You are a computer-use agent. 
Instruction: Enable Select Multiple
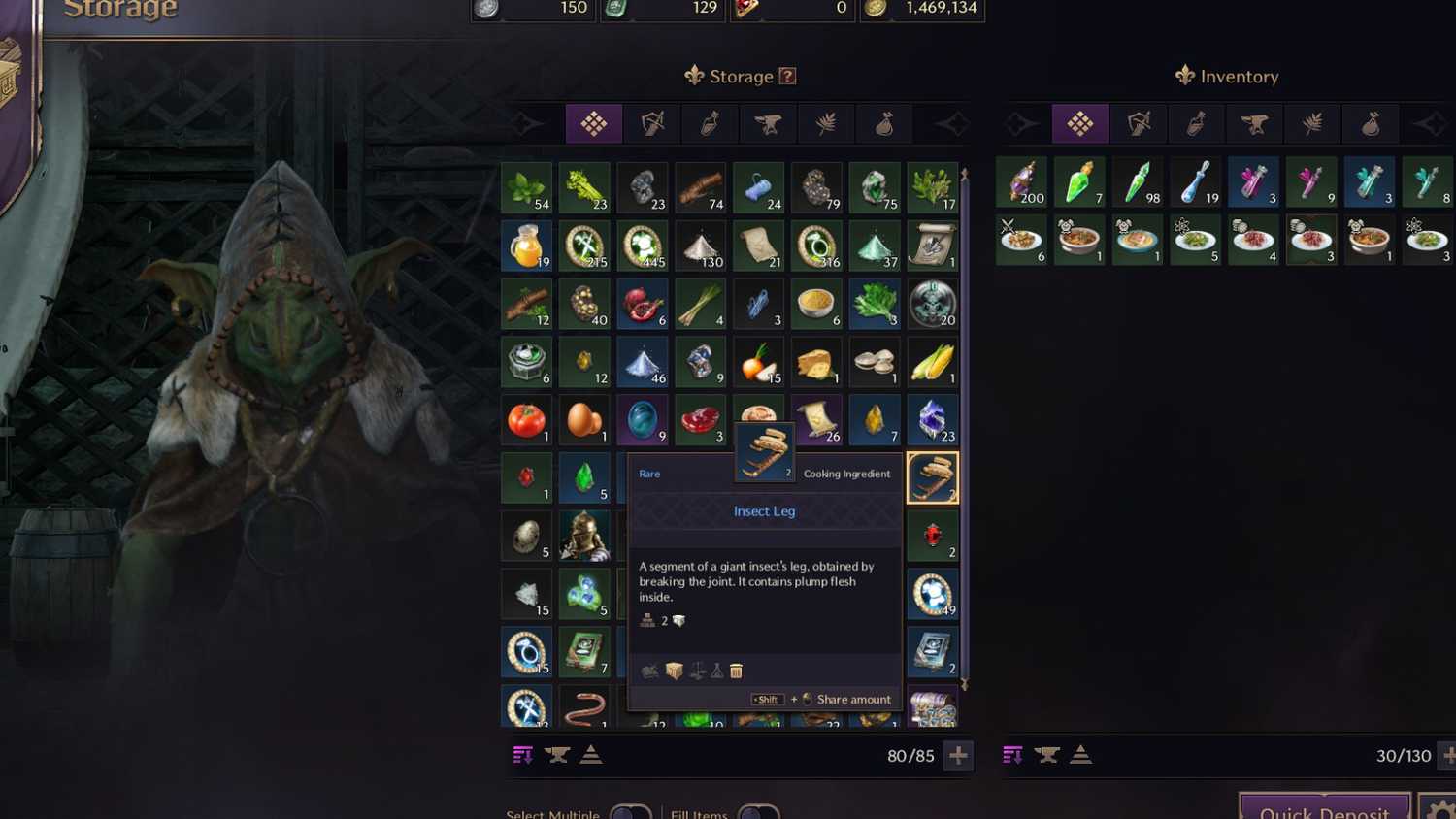[629, 813]
